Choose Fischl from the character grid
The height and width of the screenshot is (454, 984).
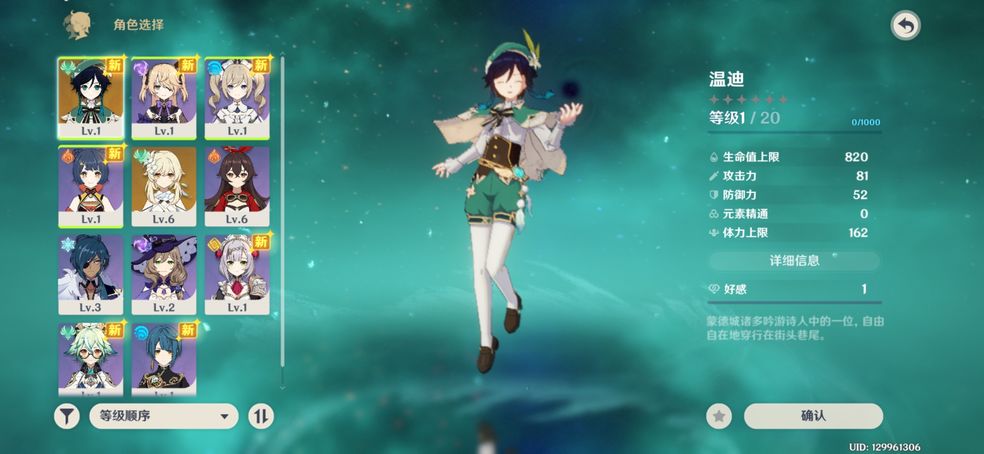tap(164, 97)
